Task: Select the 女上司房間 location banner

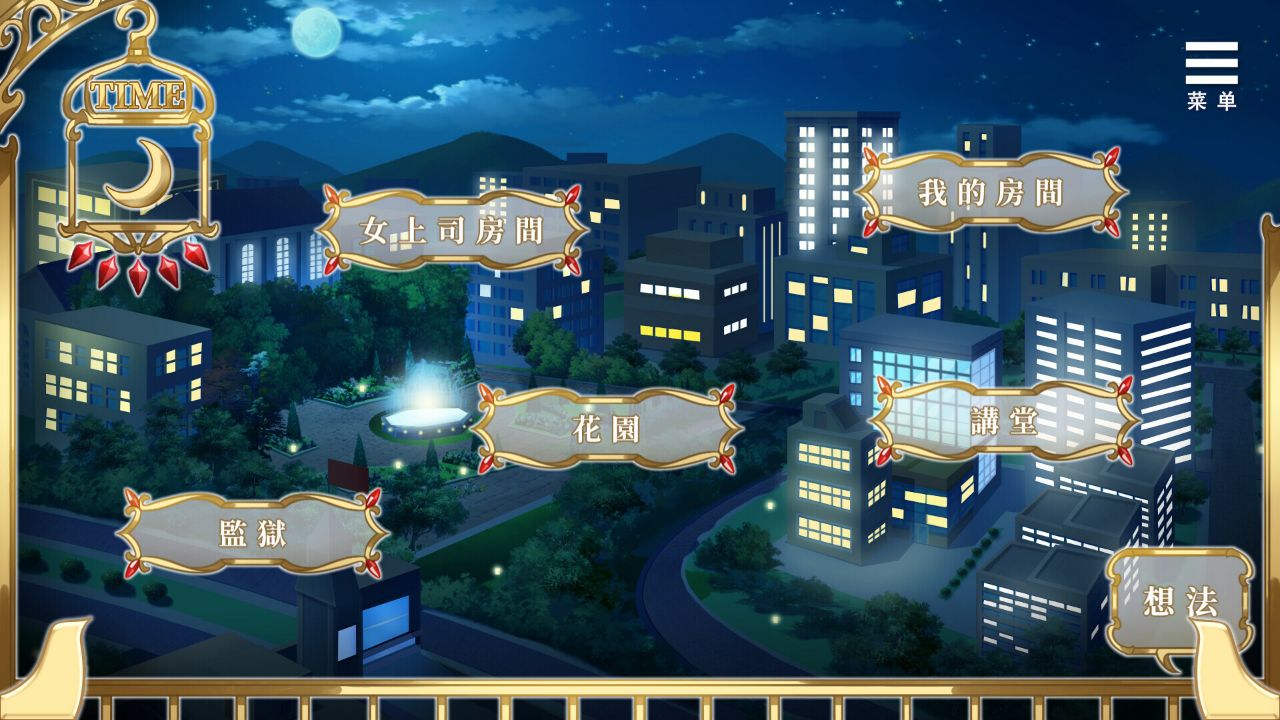Action: (x=448, y=228)
